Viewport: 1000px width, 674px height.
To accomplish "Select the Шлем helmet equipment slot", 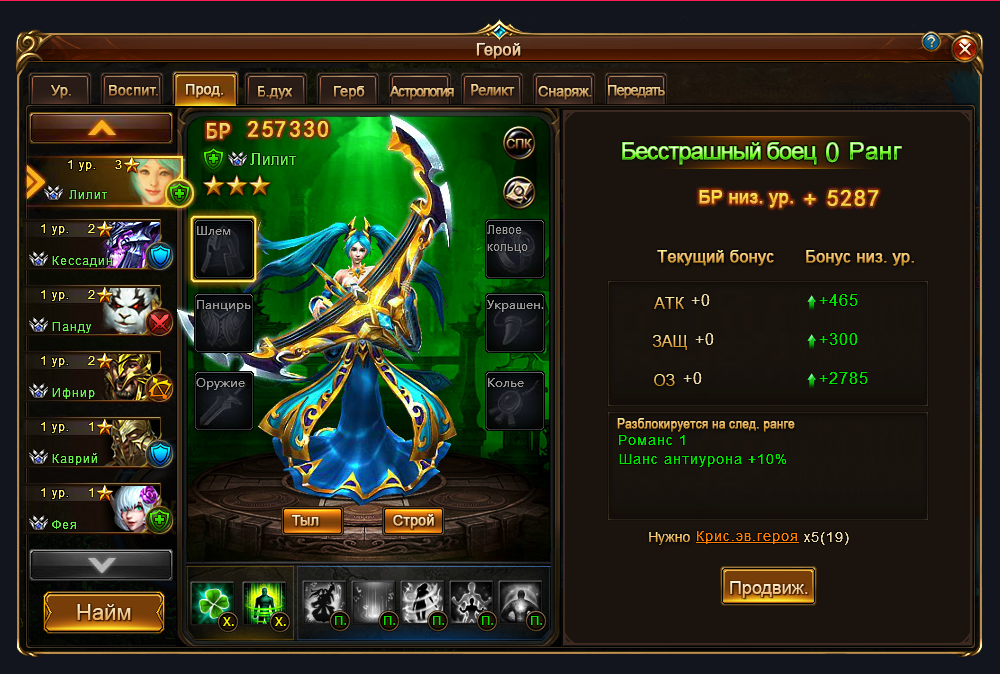I will click(x=223, y=249).
